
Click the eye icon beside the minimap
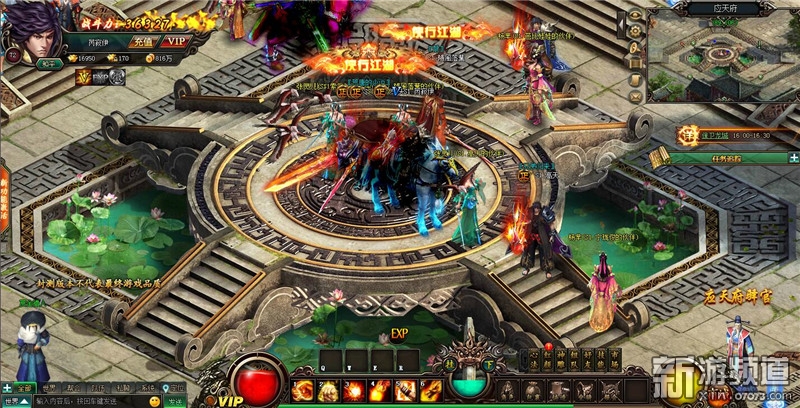(635, 17)
